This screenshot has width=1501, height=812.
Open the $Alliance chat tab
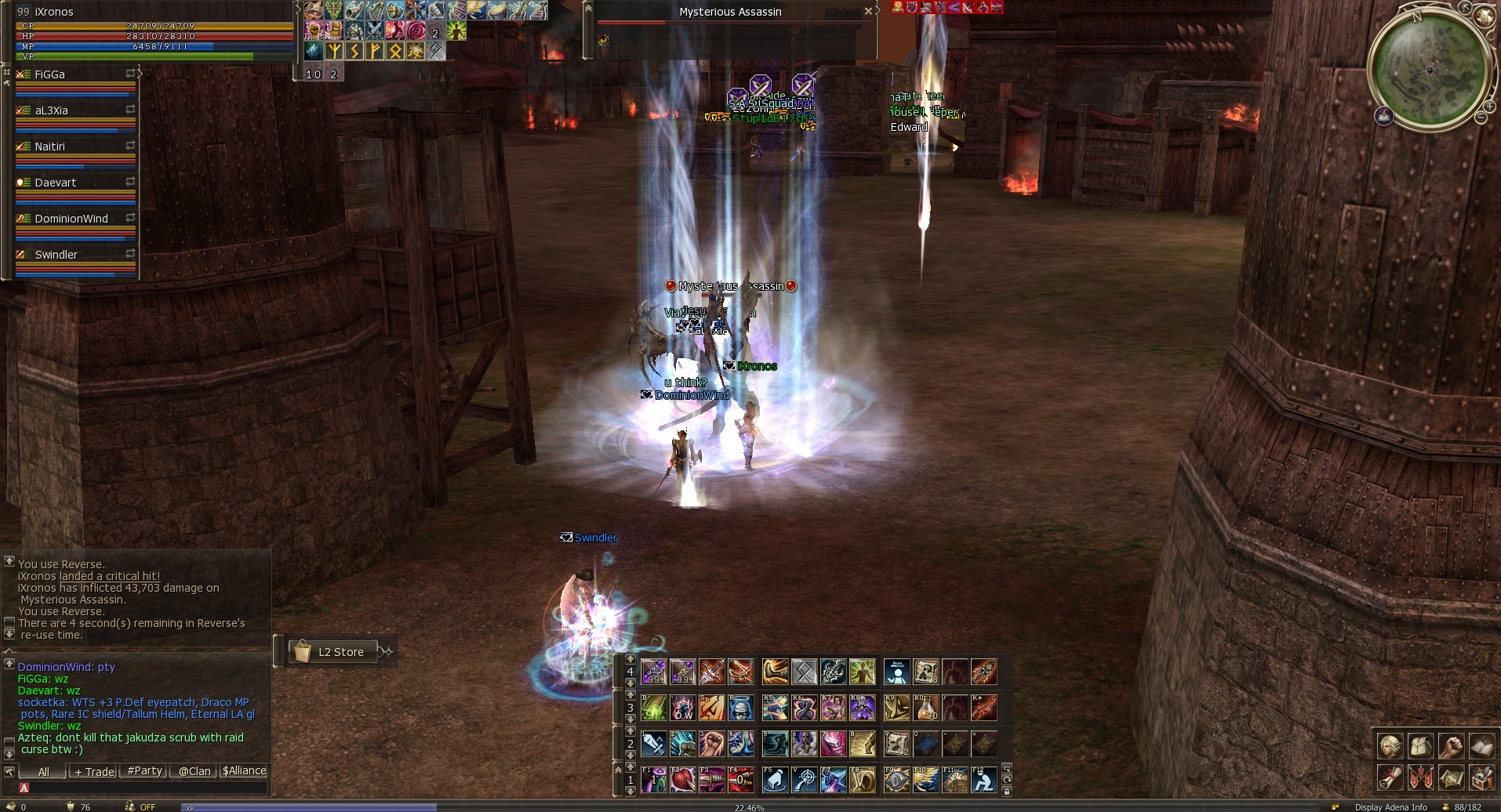[244, 771]
